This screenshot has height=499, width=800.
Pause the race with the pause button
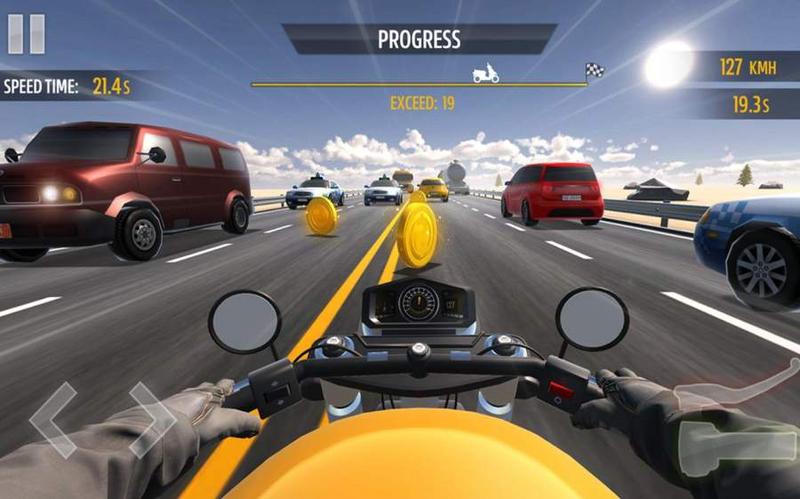tap(26, 33)
